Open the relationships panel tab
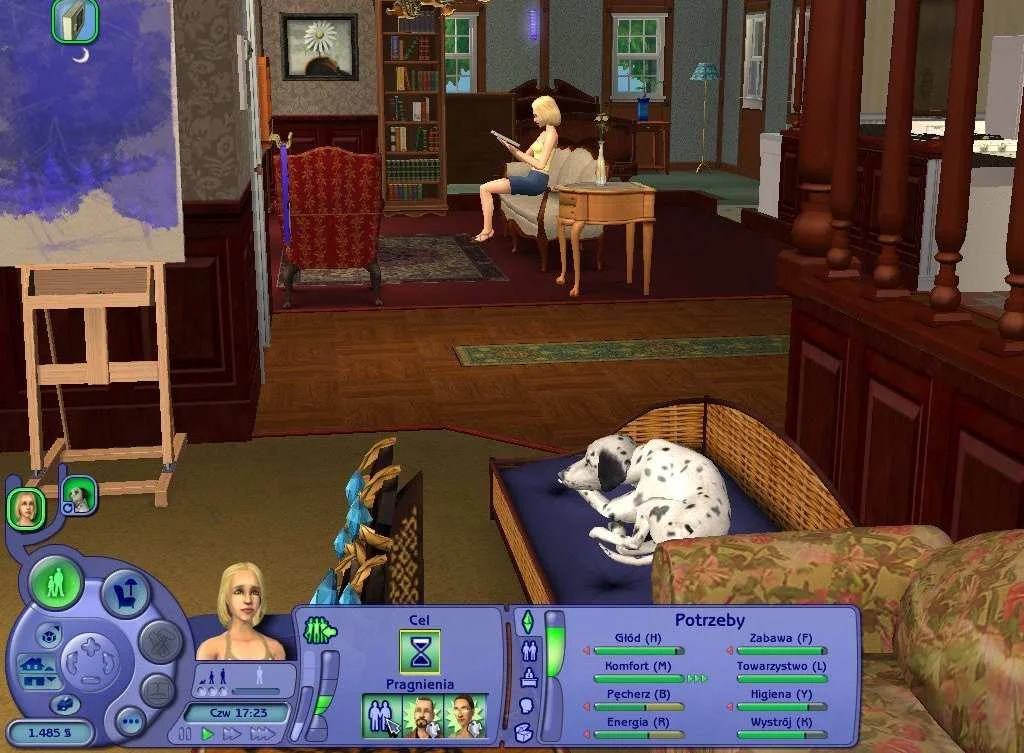1024x753 pixels. [x=528, y=651]
